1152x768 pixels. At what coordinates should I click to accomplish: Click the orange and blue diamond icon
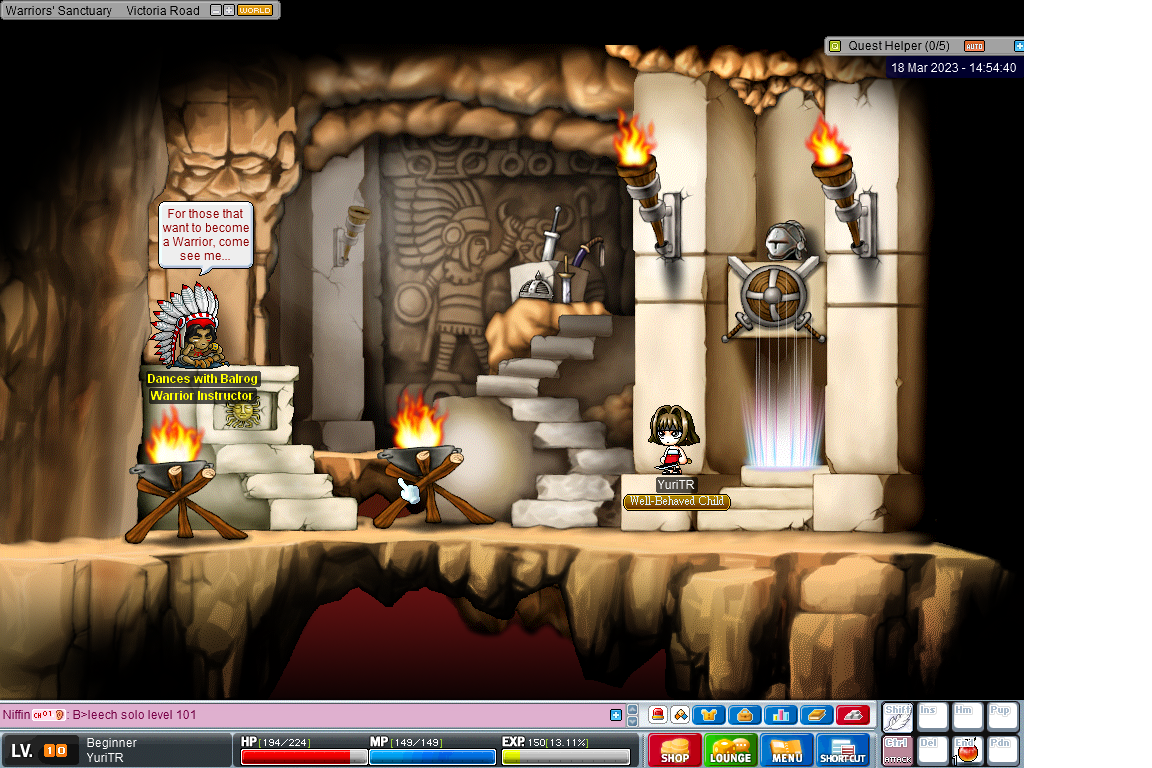click(x=680, y=715)
